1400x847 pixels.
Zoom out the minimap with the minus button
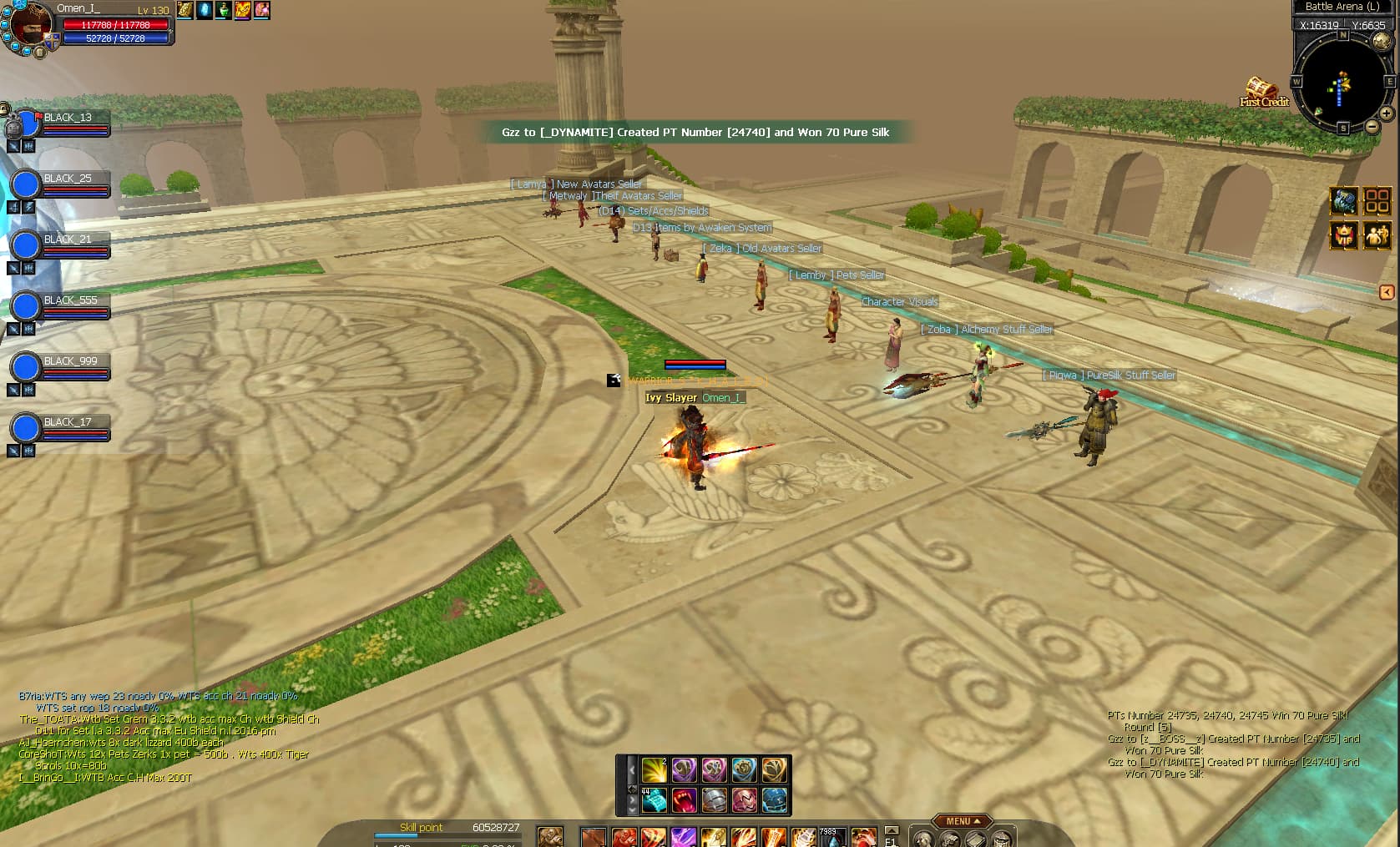coord(1372,127)
